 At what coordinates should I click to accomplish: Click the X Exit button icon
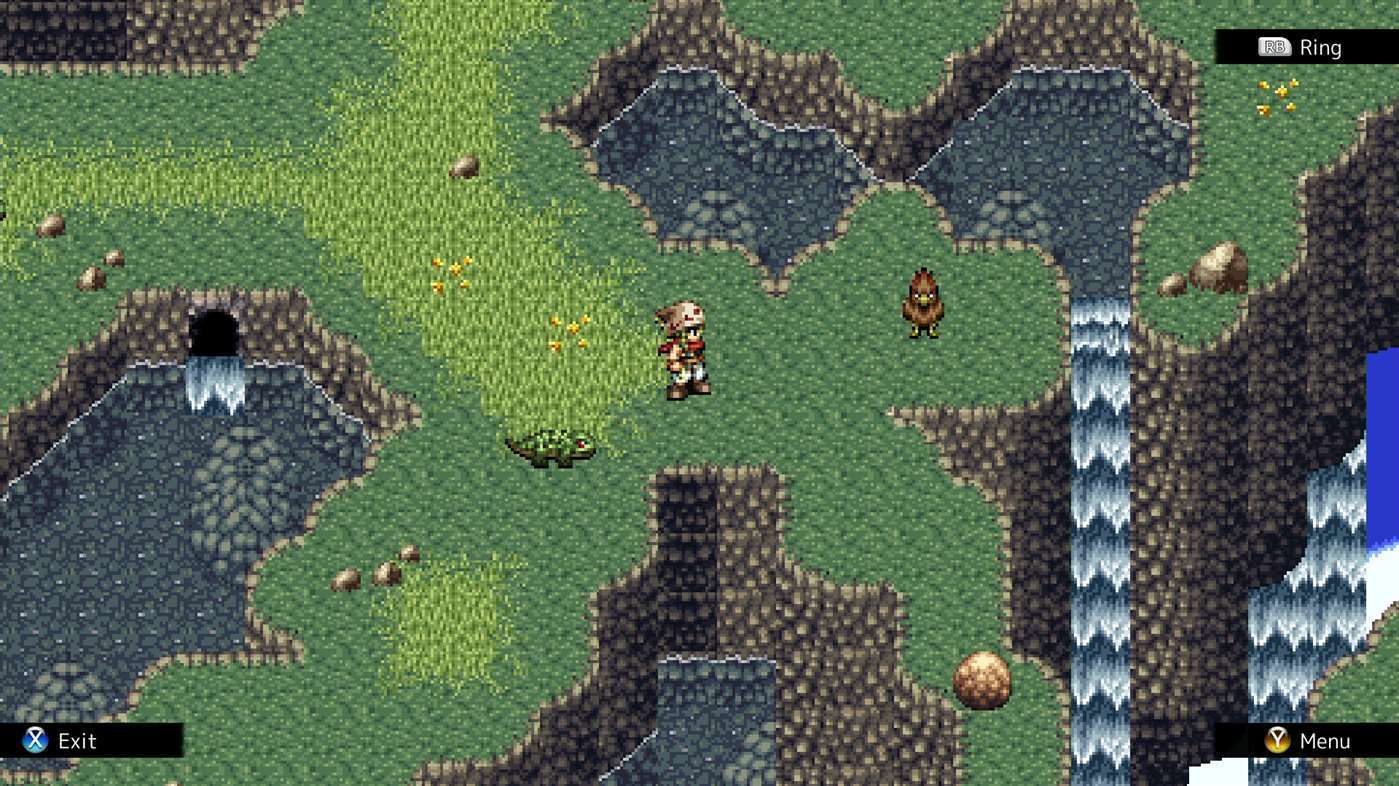35,741
